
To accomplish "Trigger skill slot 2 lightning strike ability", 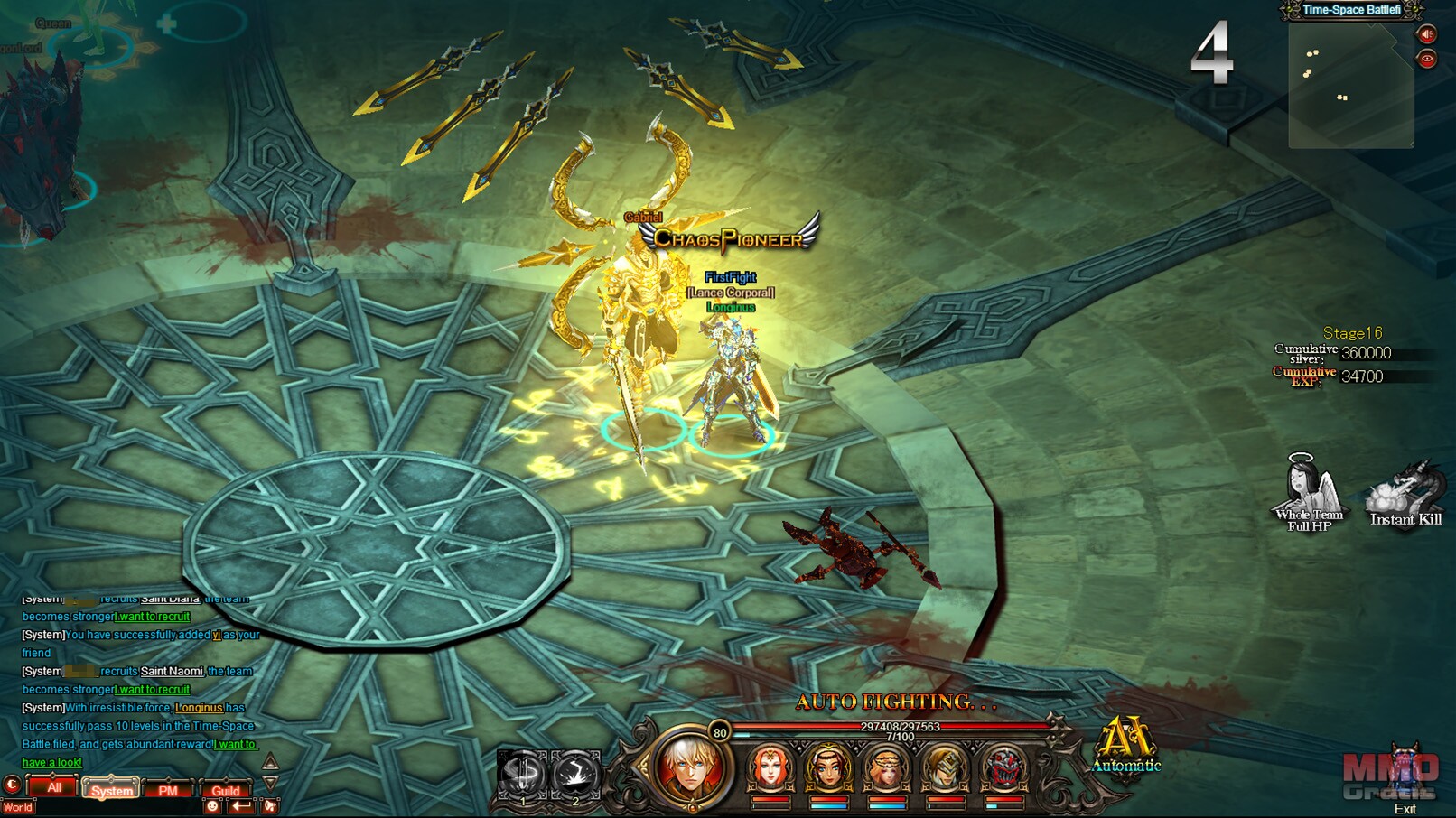I will click(x=574, y=775).
